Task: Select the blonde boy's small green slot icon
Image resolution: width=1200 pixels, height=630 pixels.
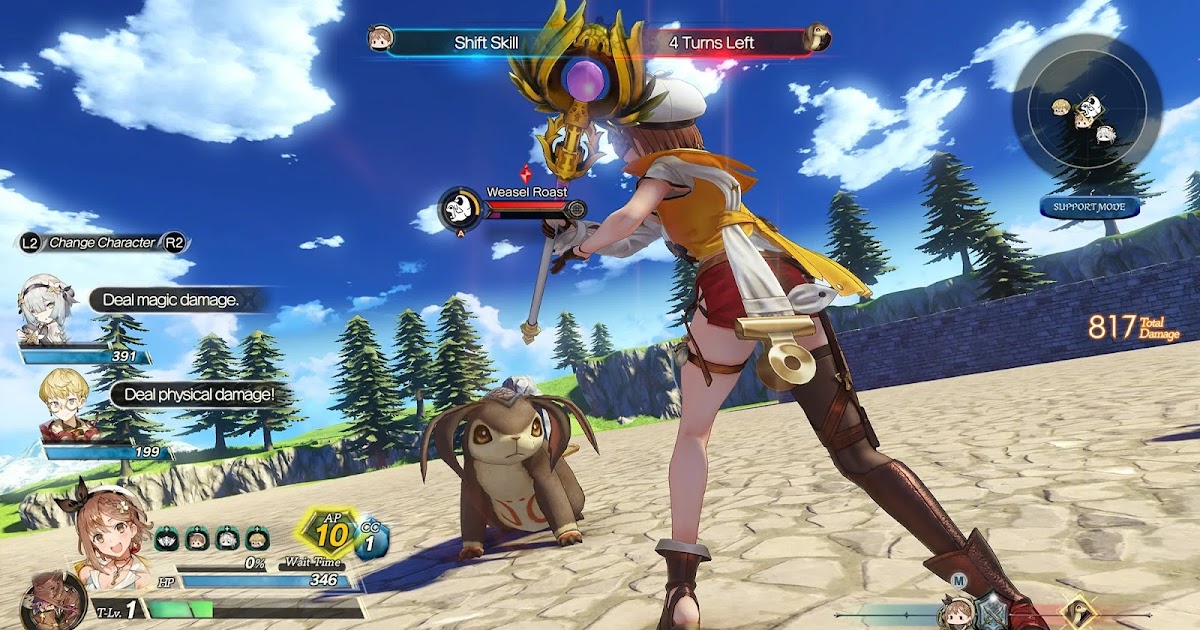Action: (x=258, y=537)
